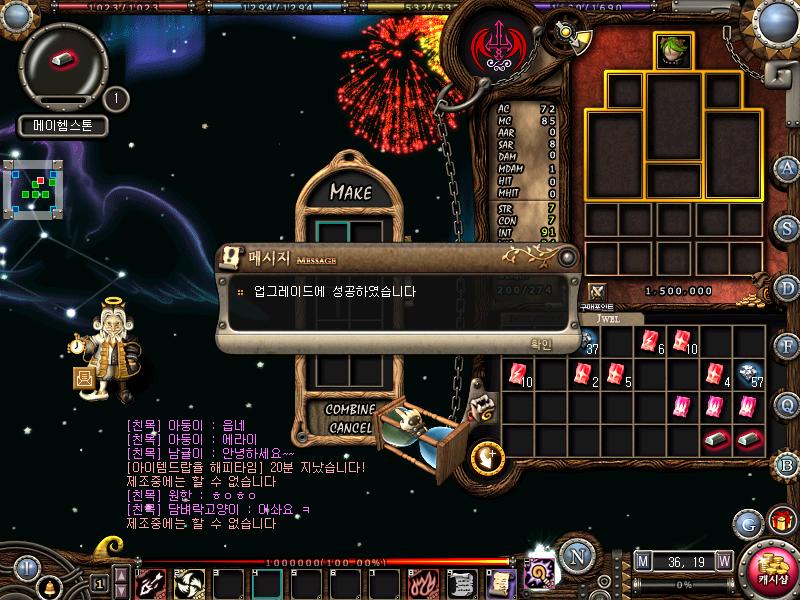Select the blue gem stack of 57
Viewport: 800px width, 600px height.
[x=748, y=374]
